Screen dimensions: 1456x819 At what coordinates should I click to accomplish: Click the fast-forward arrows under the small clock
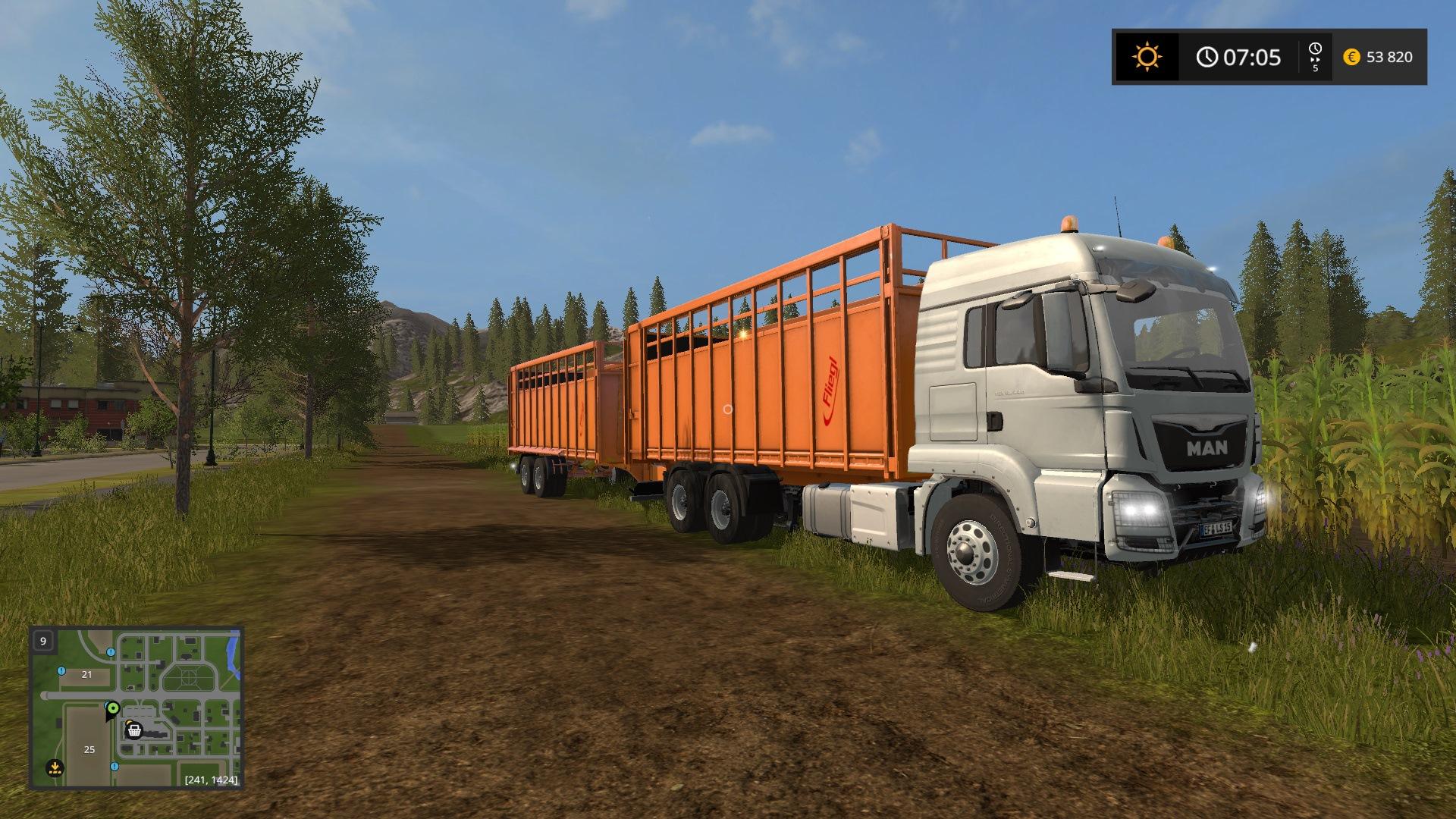click(1315, 60)
